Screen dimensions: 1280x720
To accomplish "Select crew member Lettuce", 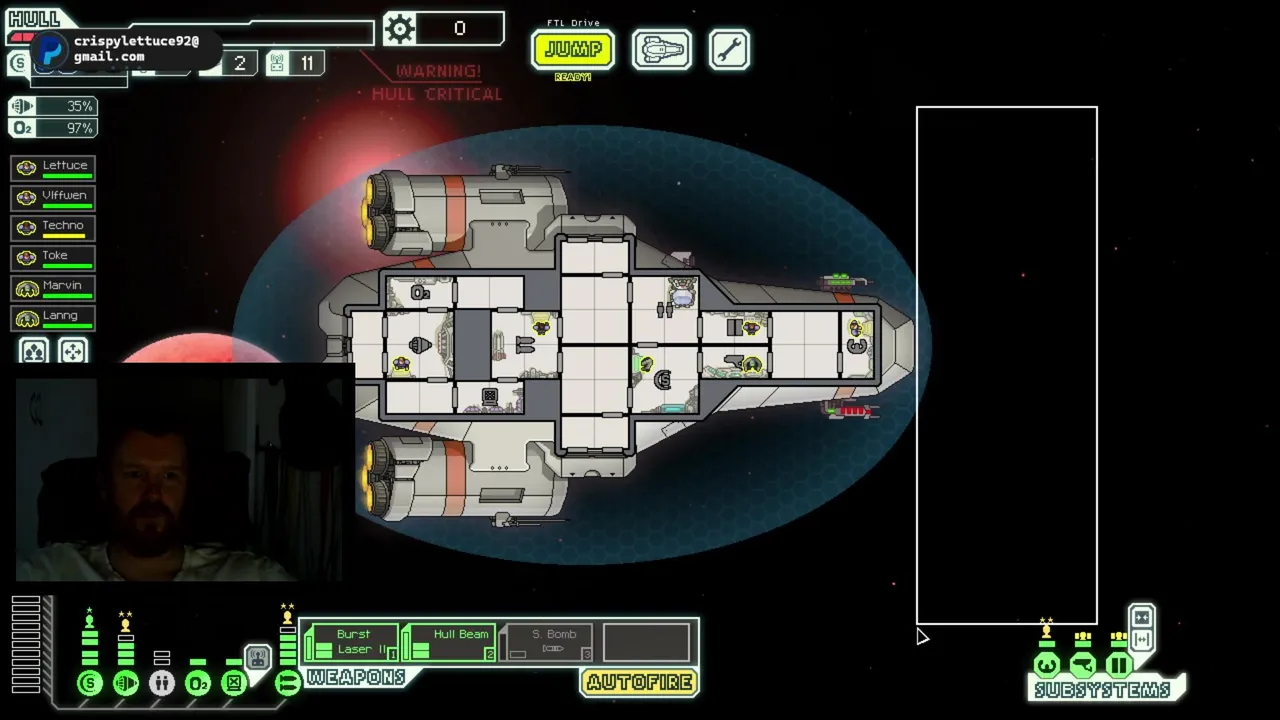I will point(54,168).
